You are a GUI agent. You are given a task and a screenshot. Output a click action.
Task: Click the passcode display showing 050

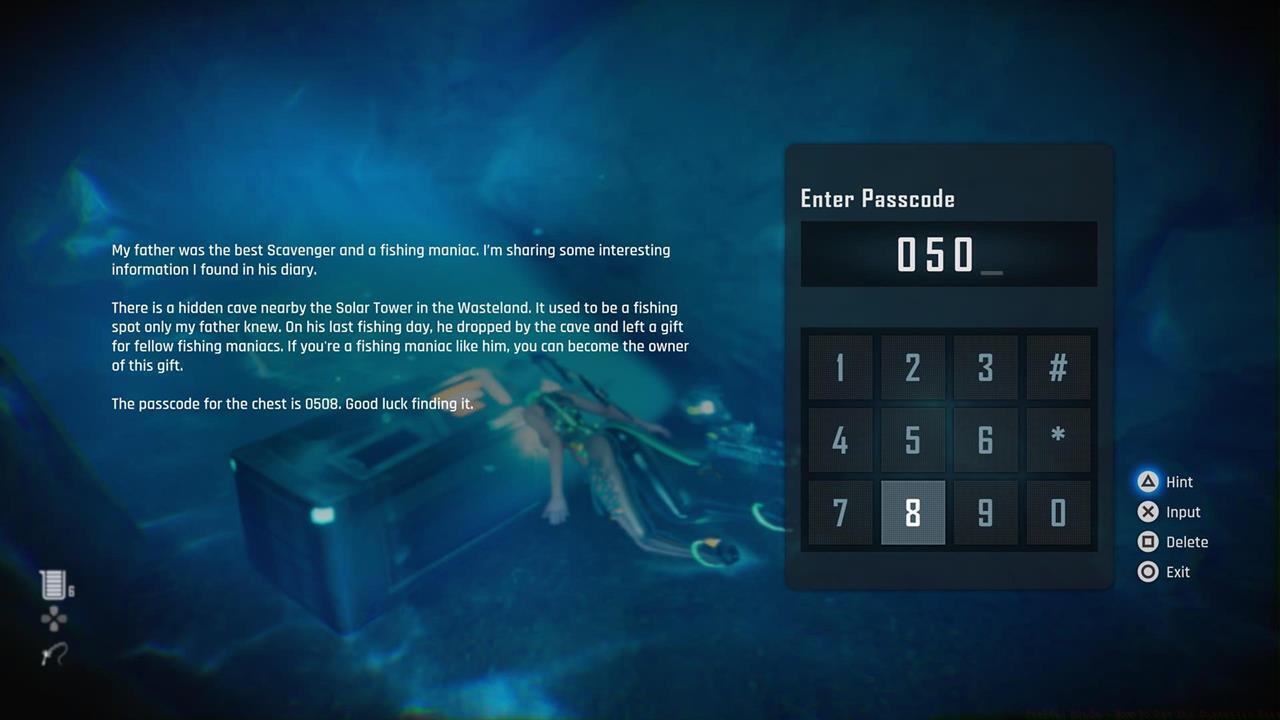[948, 253]
